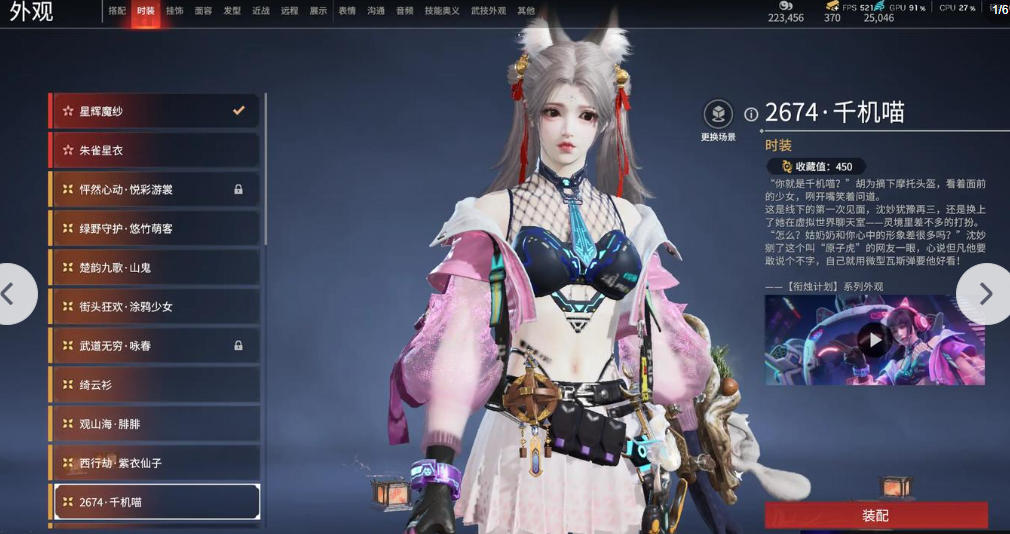Screen dimensions: 1010x534
Task: Choose the 街头狂欢·涂鸦少女 outfit
Action: [153, 306]
